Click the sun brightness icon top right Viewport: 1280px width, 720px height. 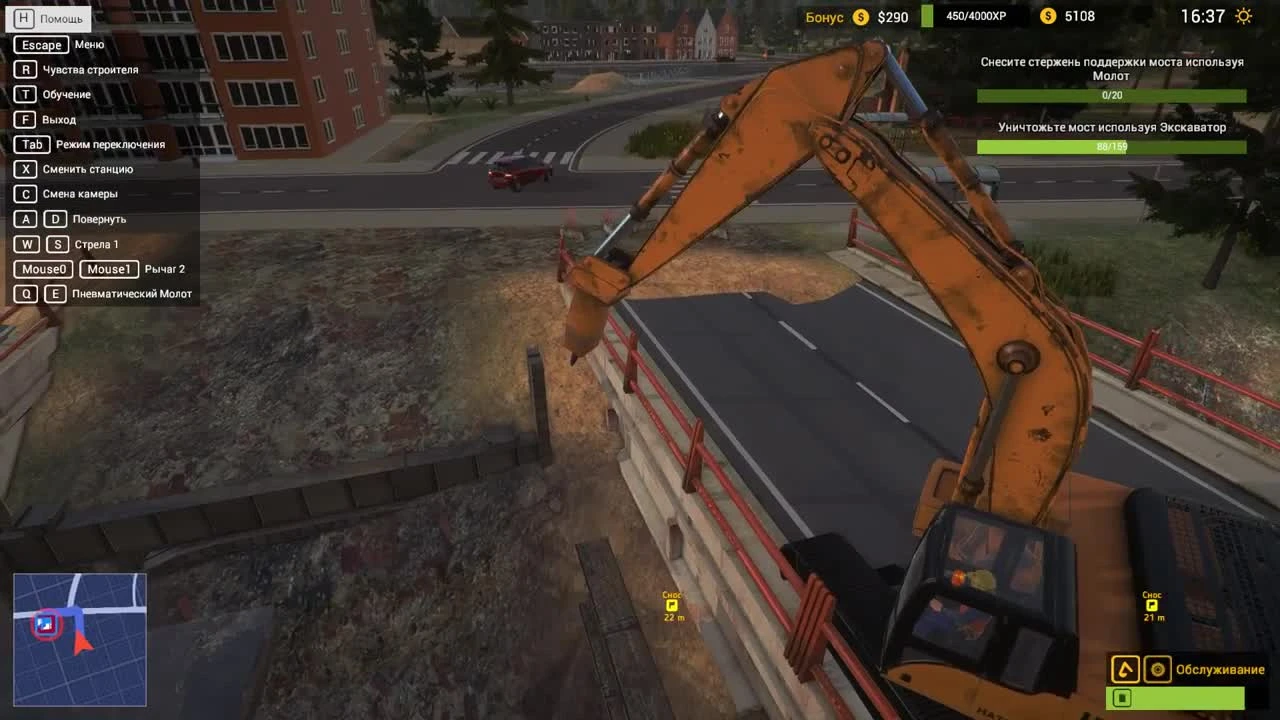click(x=1243, y=16)
